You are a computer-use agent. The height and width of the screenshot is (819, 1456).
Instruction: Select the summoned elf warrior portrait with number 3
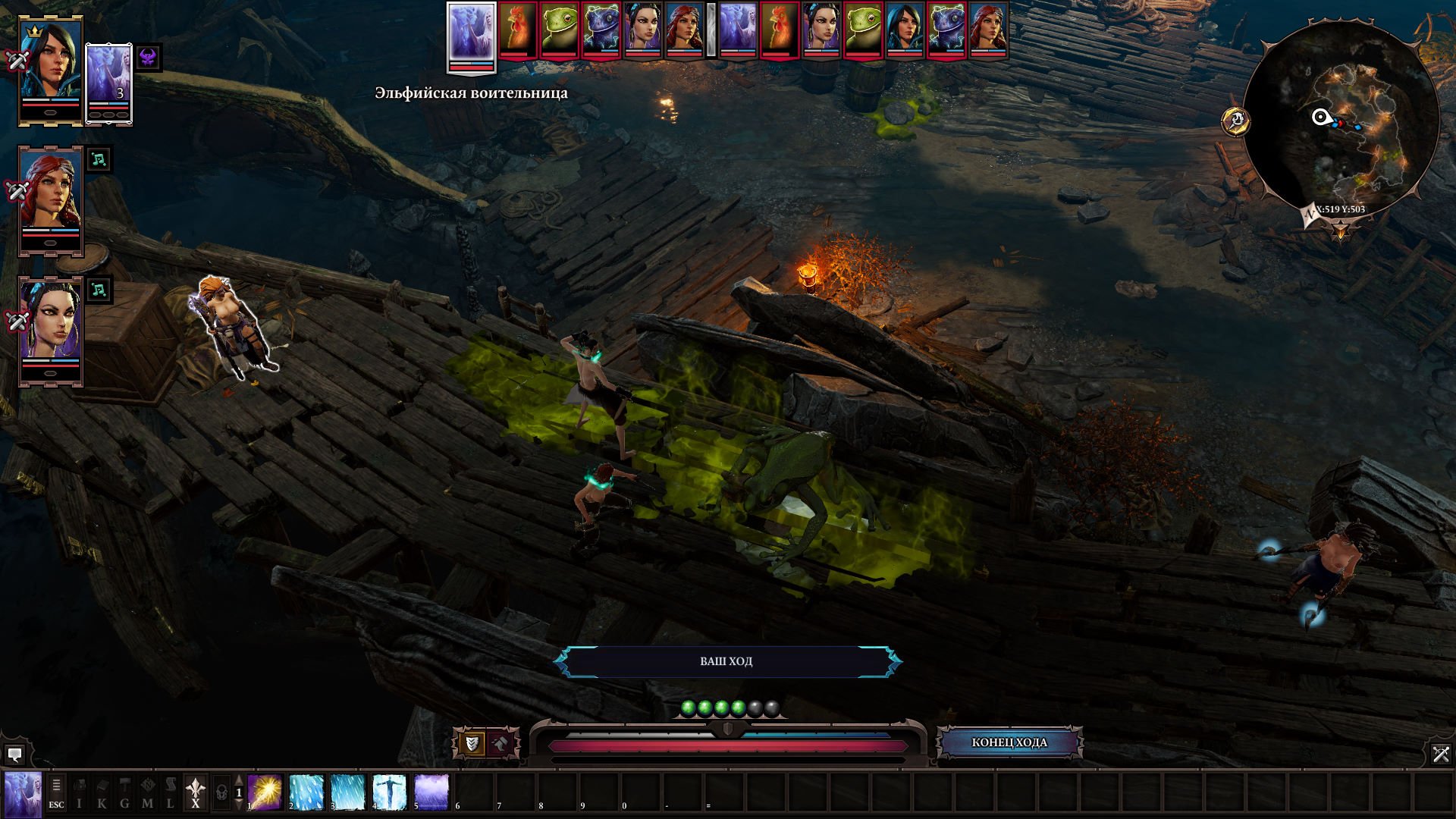pyautogui.click(x=108, y=80)
